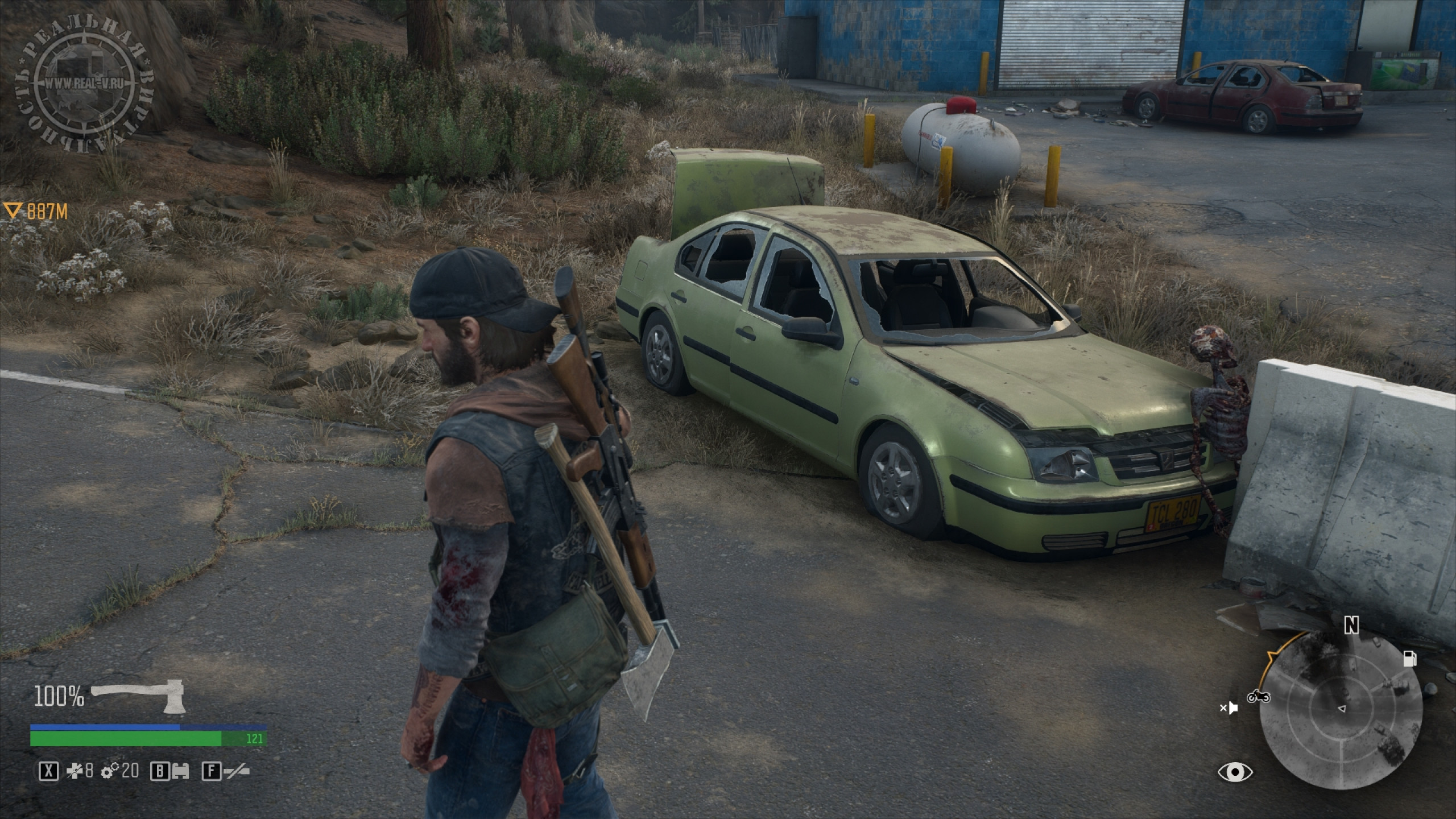Open the binoculars icon
This screenshot has width=1456, height=819.
[x=181, y=771]
